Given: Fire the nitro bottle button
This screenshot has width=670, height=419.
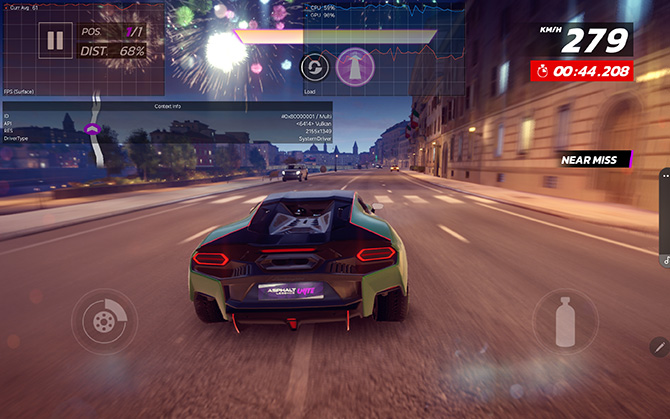Looking at the screenshot, I should (563, 320).
